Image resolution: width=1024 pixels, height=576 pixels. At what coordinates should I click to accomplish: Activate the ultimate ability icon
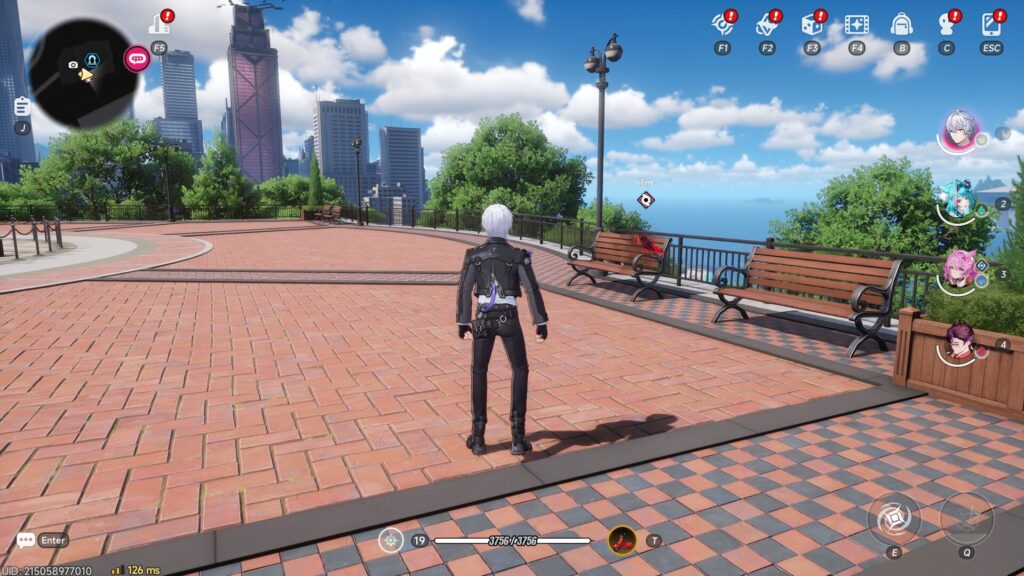[966, 518]
